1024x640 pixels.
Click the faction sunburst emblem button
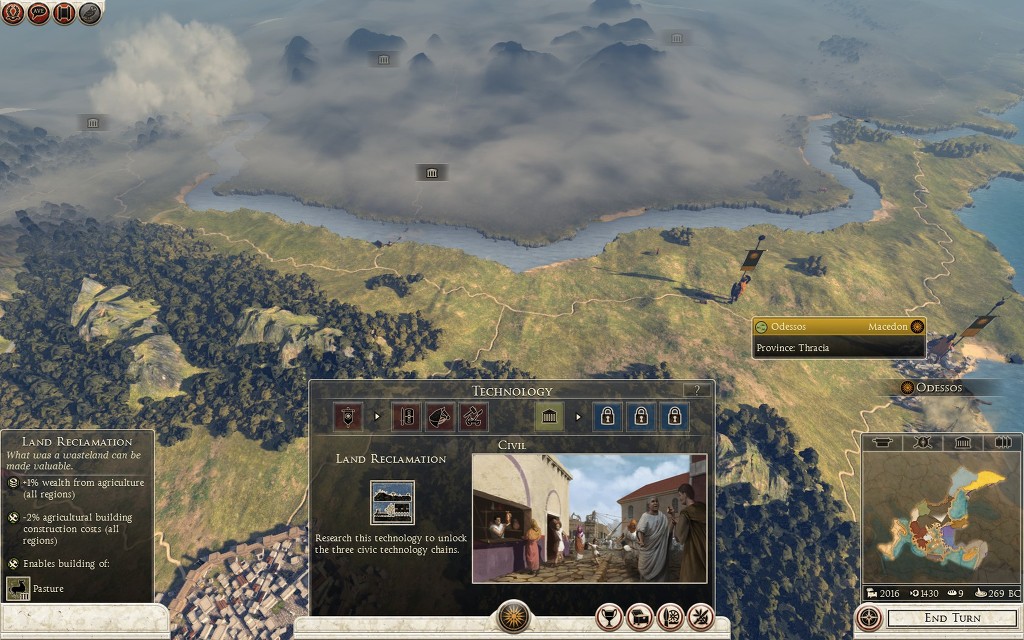tap(513, 616)
